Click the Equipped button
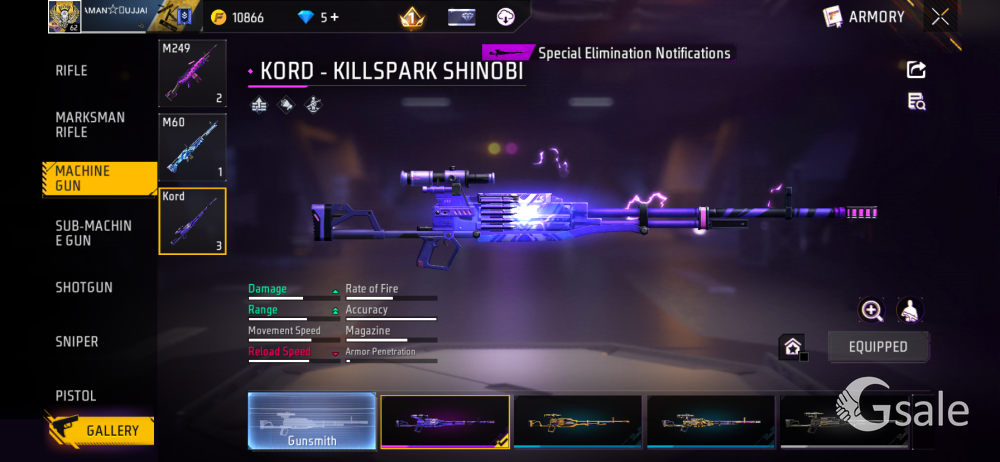Image resolution: width=1000 pixels, height=462 pixels. (x=878, y=347)
